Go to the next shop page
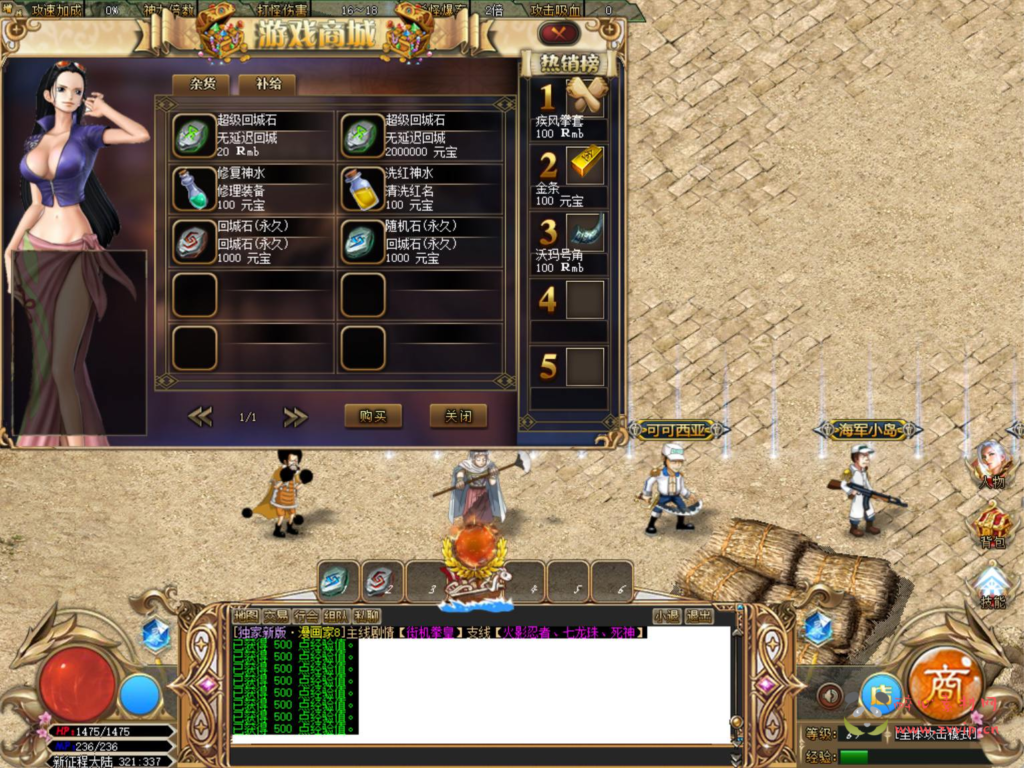The width and height of the screenshot is (1024, 768). point(295,416)
